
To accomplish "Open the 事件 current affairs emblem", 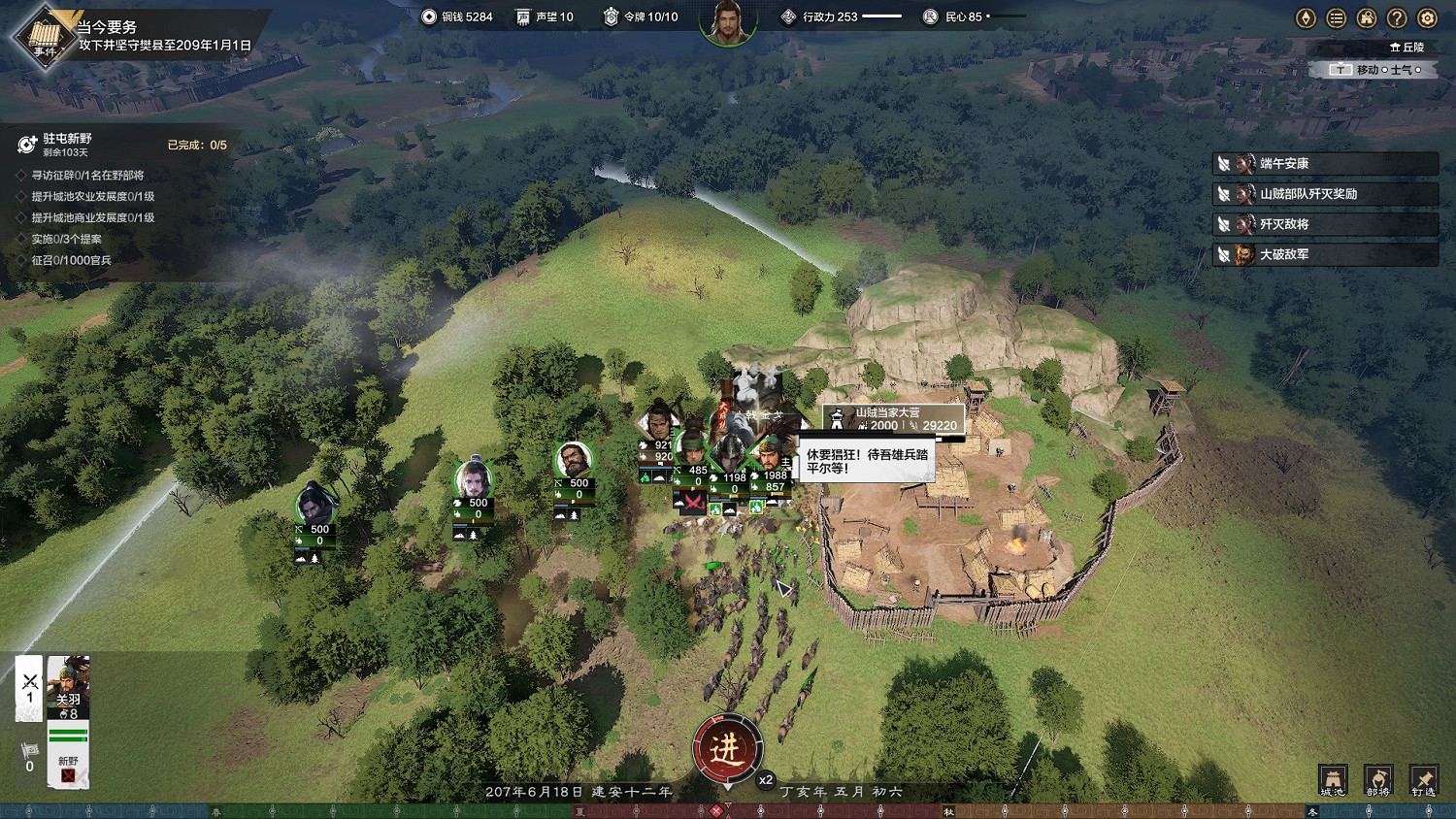I will pos(44,37).
